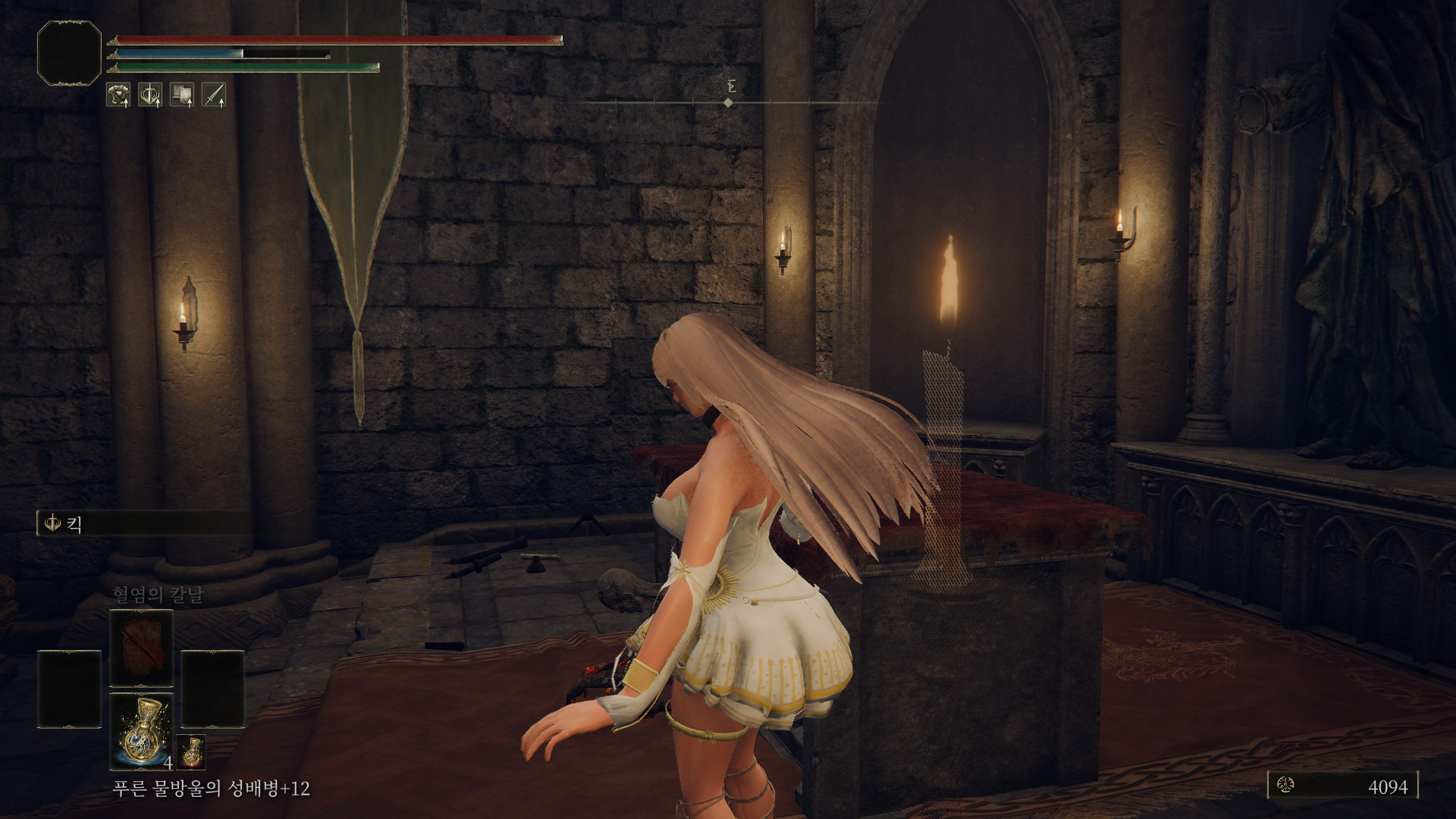The image size is (1456, 819).
Task: Inspect the twin shields buff icon
Action: coord(182,95)
